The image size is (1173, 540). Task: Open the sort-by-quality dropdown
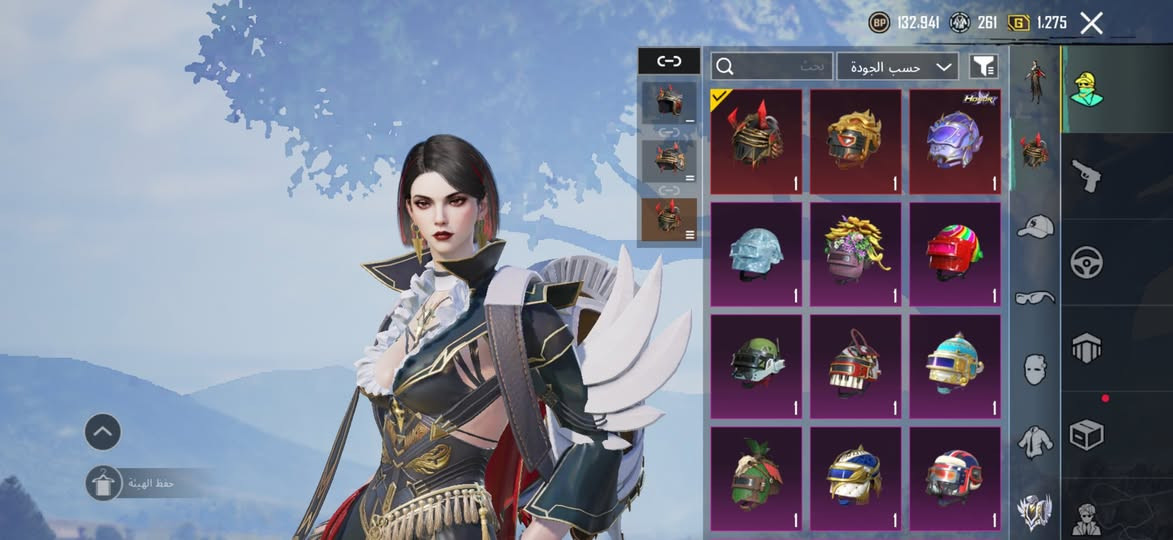pyautogui.click(x=897, y=67)
